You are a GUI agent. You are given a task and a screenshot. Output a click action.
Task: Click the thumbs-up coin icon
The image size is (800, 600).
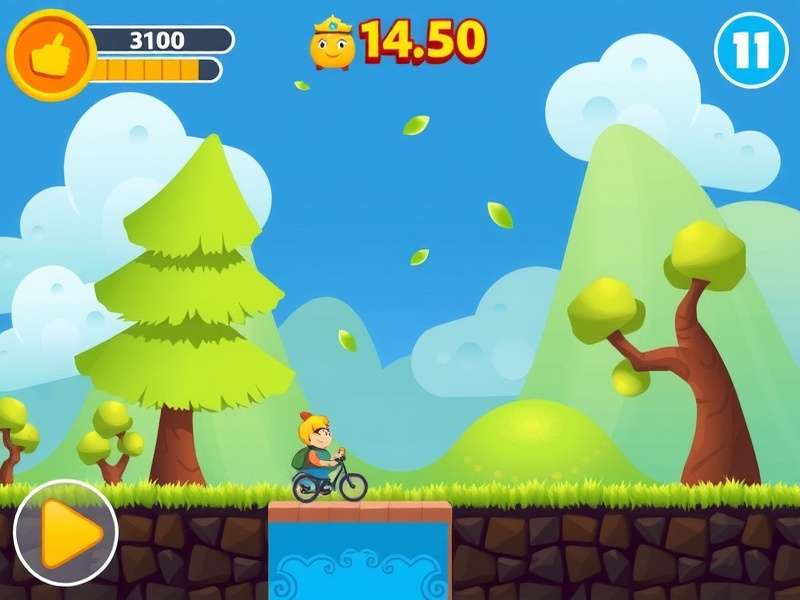50,53
